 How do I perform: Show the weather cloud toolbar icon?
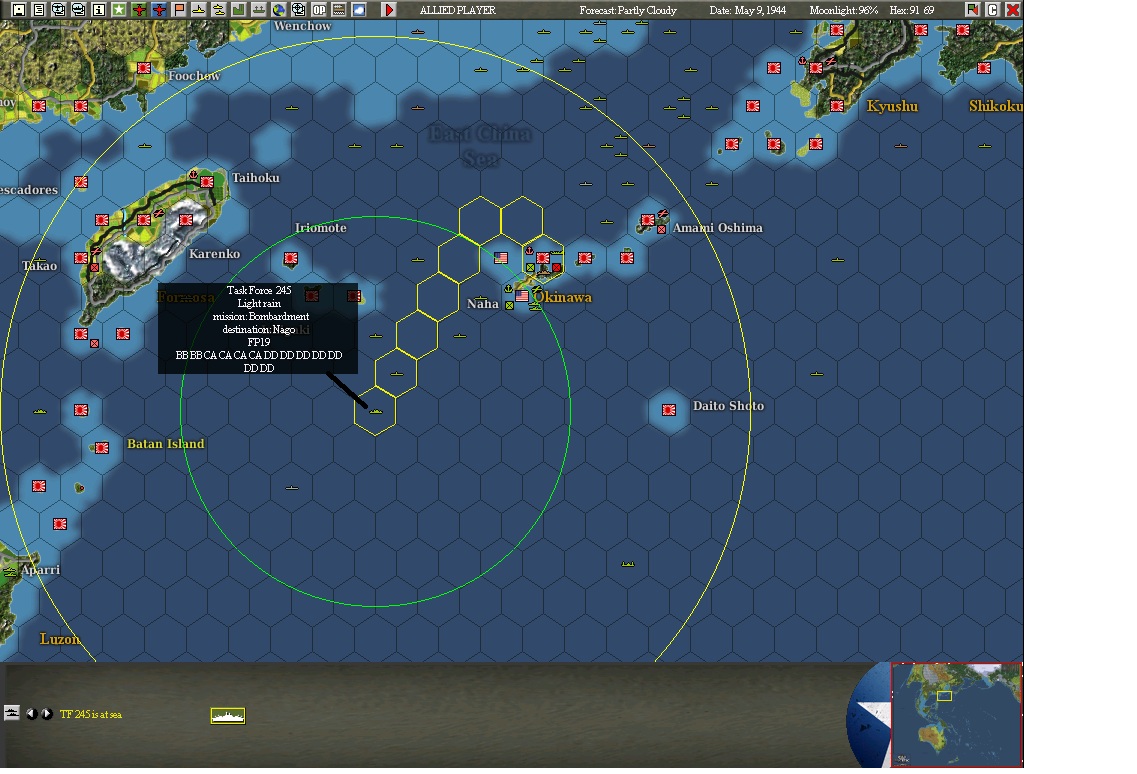point(359,10)
